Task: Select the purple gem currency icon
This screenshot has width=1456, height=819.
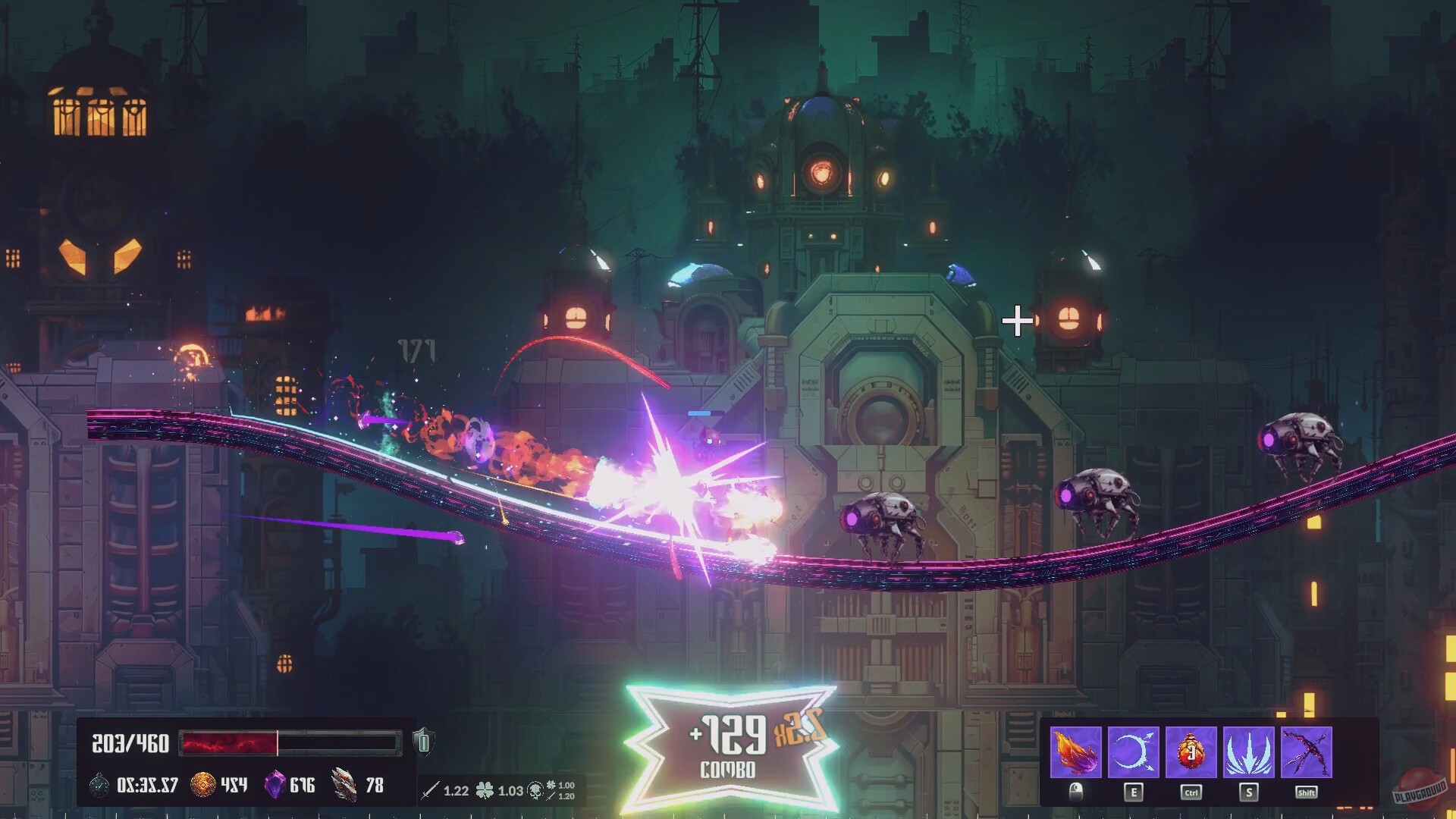Action: (274, 785)
